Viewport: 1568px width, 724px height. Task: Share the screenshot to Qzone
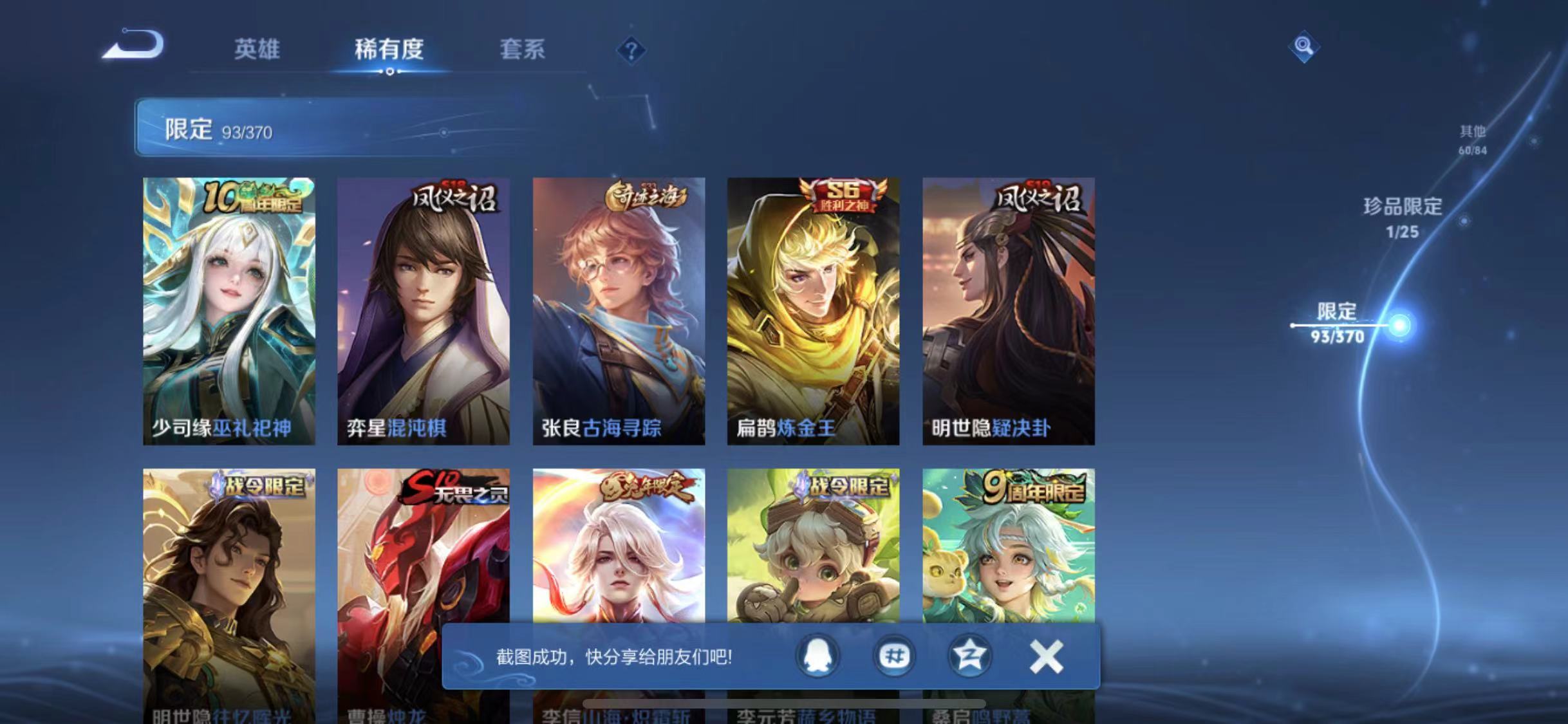point(969,657)
